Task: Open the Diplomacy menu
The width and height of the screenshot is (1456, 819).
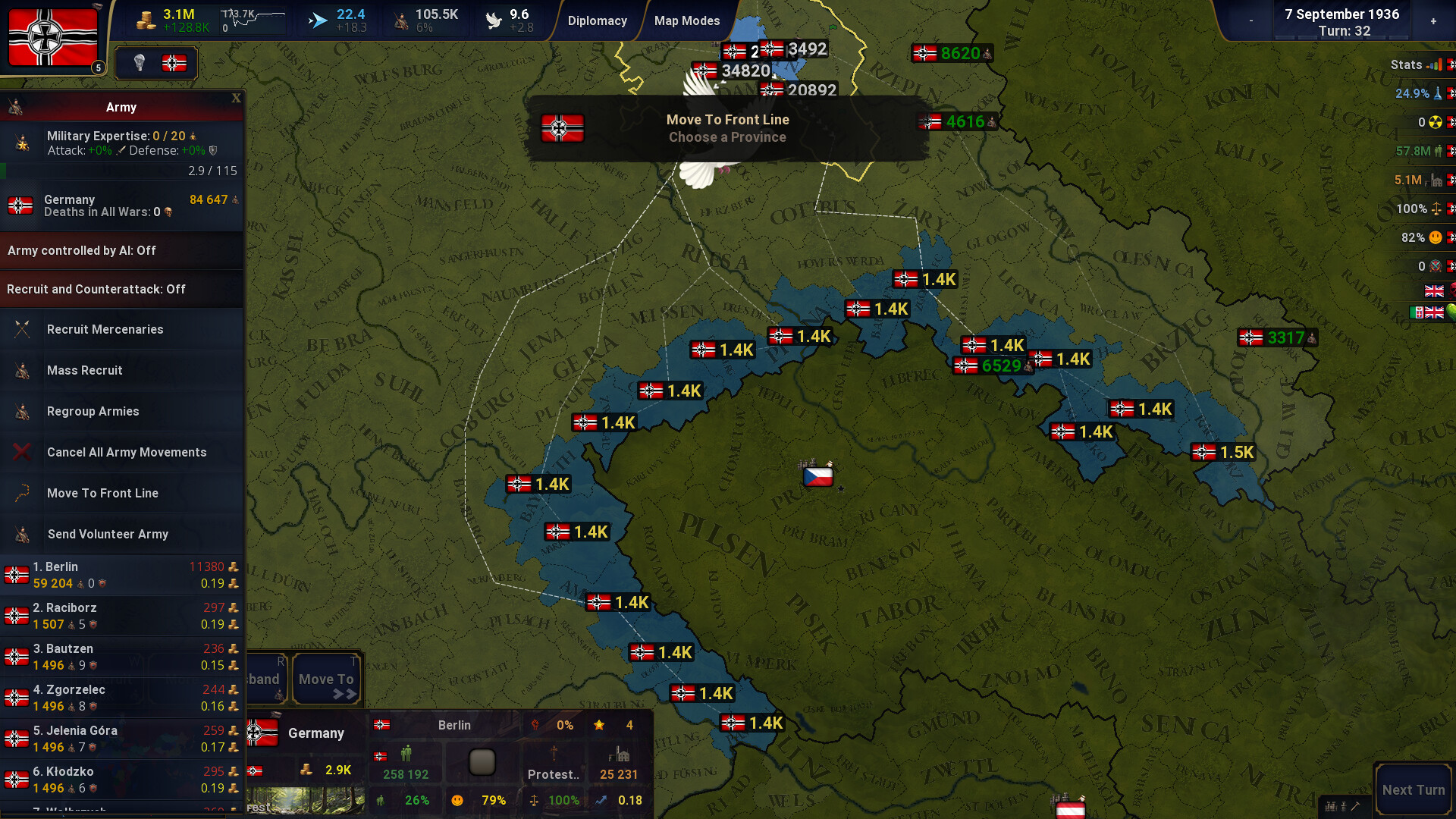Action: click(x=598, y=20)
